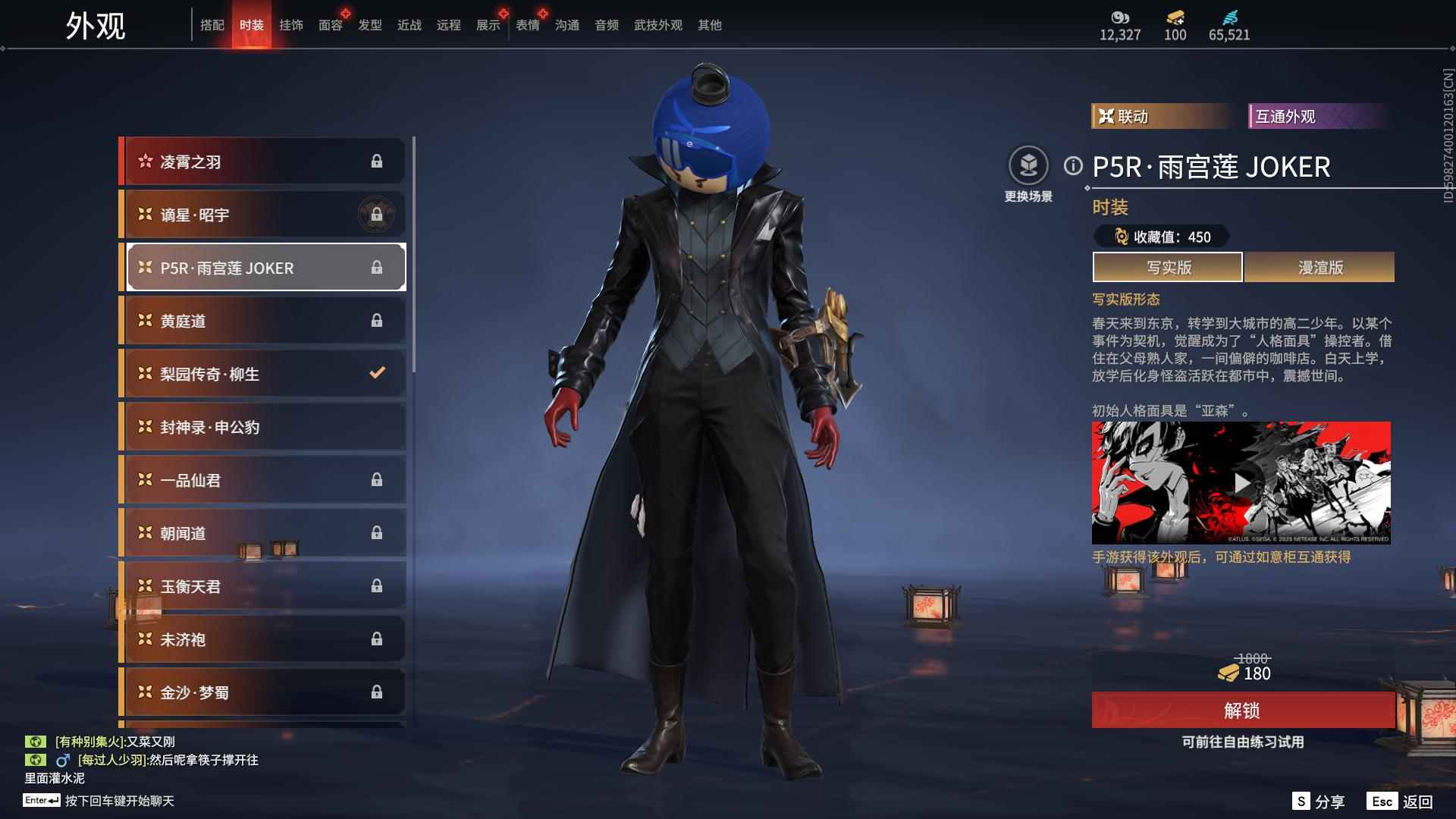This screenshot has width=1456, height=819.
Task: Open the 发型 hairstyle tab
Action: [369, 26]
